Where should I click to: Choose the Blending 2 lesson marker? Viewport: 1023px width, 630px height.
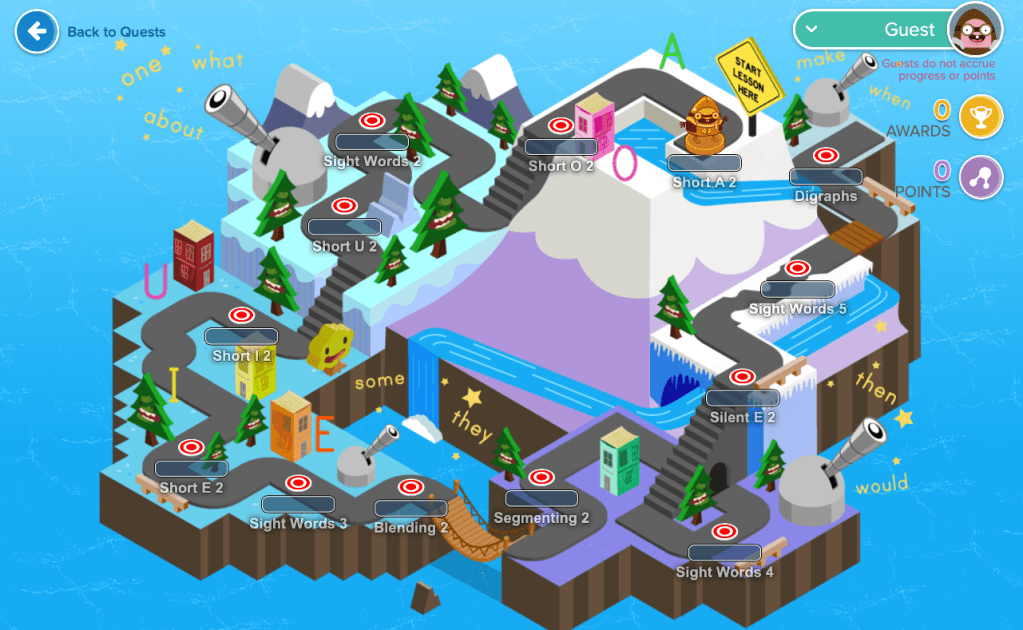410,487
